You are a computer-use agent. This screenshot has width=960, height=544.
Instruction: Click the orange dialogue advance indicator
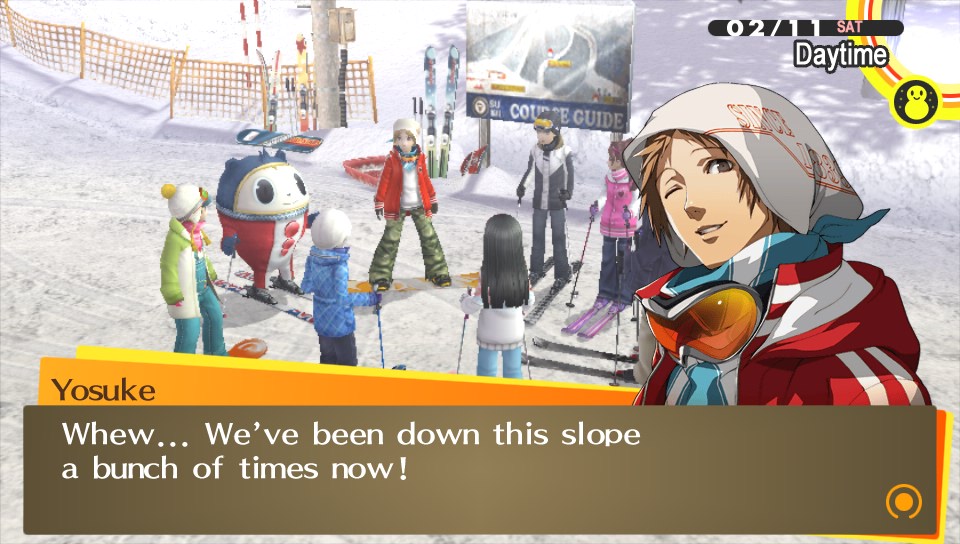click(903, 500)
